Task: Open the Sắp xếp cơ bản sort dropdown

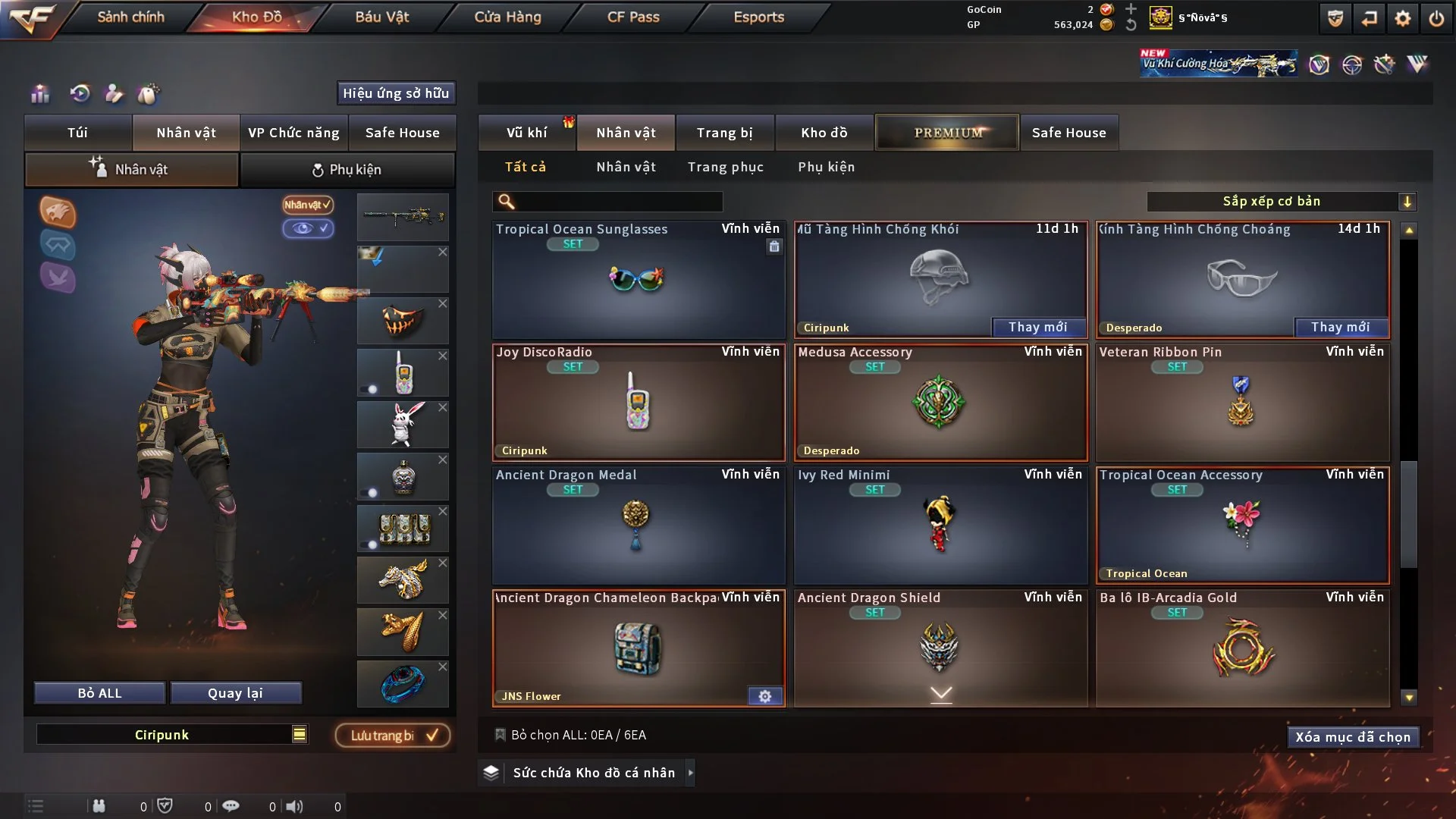Action: 1281,201
